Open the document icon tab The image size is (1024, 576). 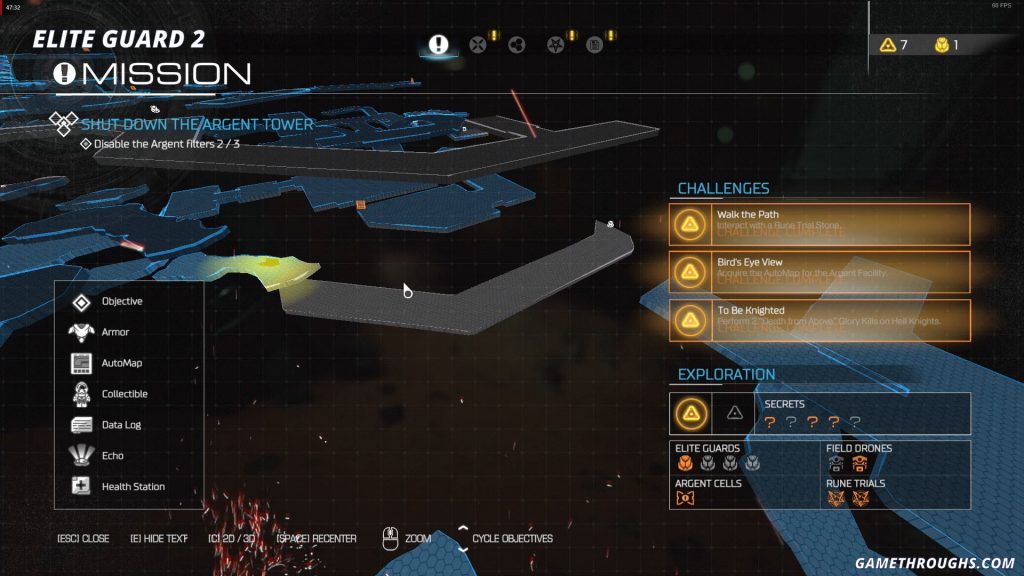pos(594,44)
